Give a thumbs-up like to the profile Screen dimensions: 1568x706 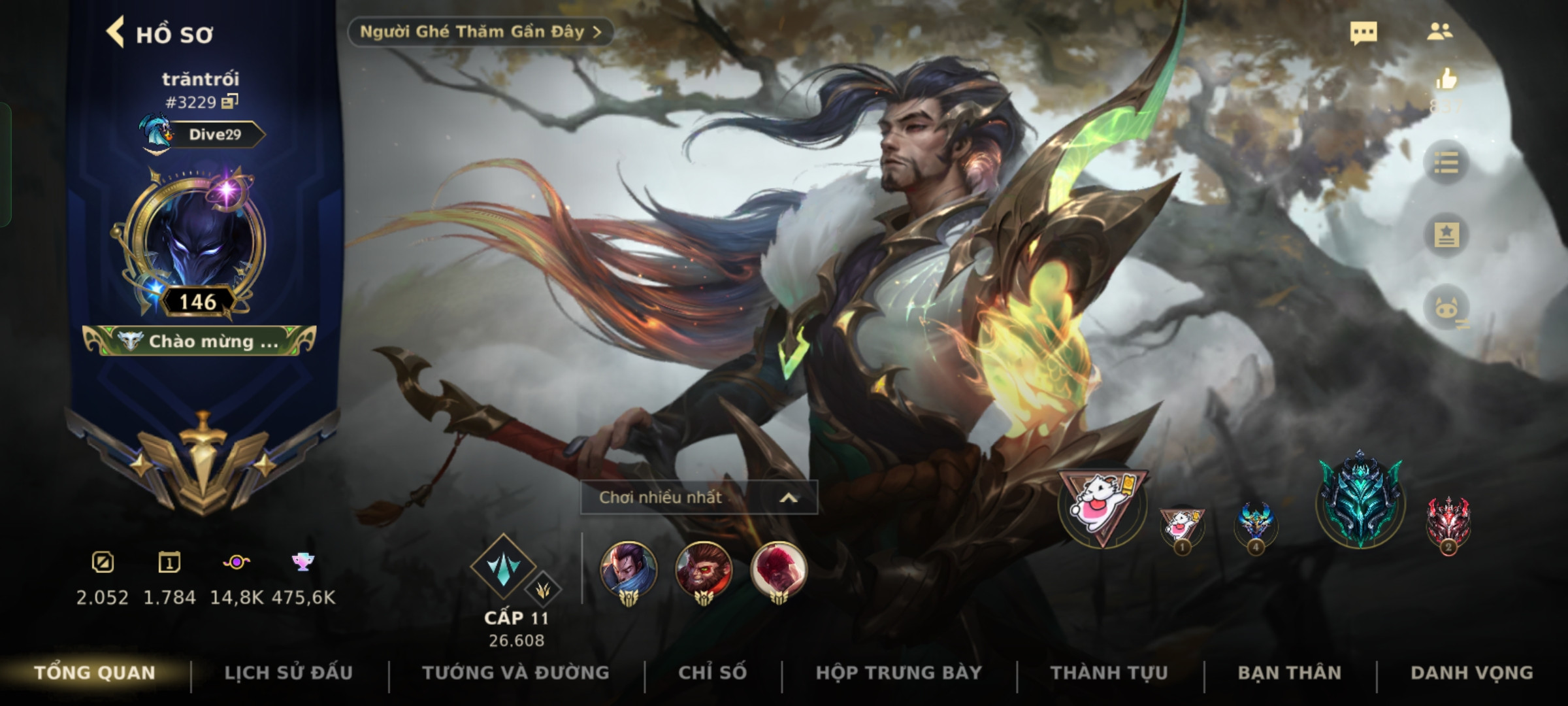[1446, 80]
